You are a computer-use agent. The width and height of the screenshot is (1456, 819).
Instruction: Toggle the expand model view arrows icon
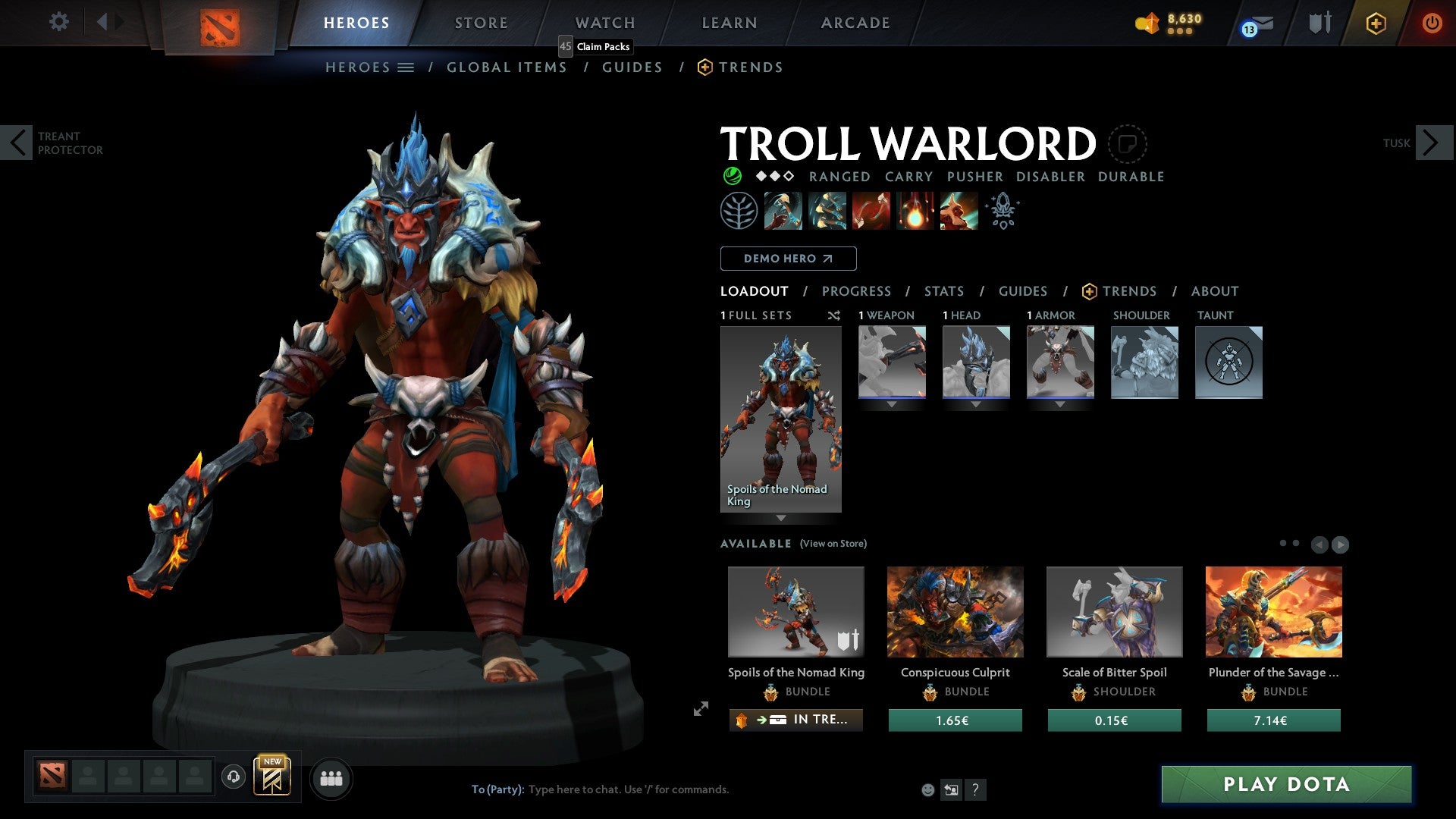coord(700,710)
